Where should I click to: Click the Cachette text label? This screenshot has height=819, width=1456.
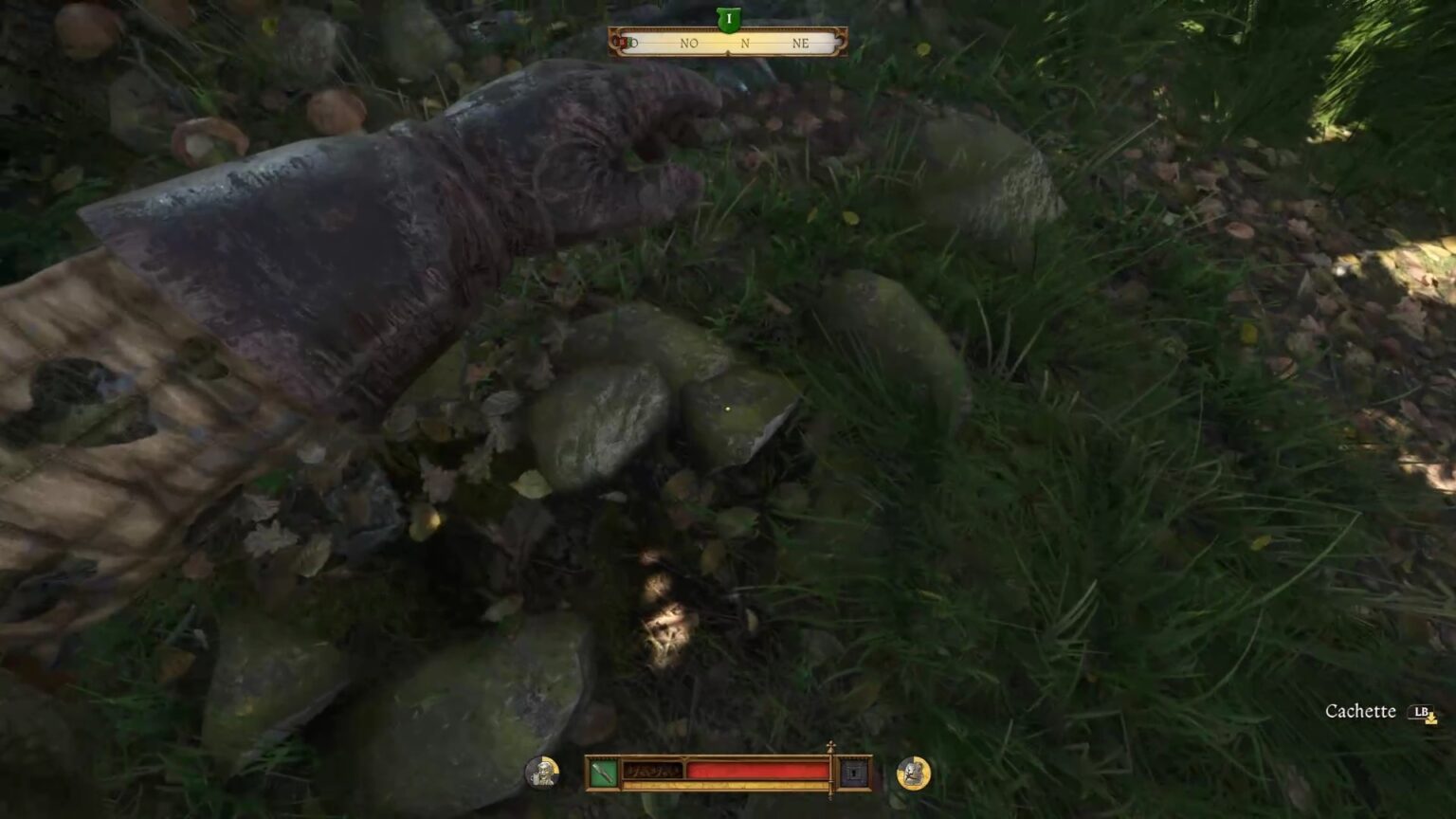pyautogui.click(x=1361, y=711)
